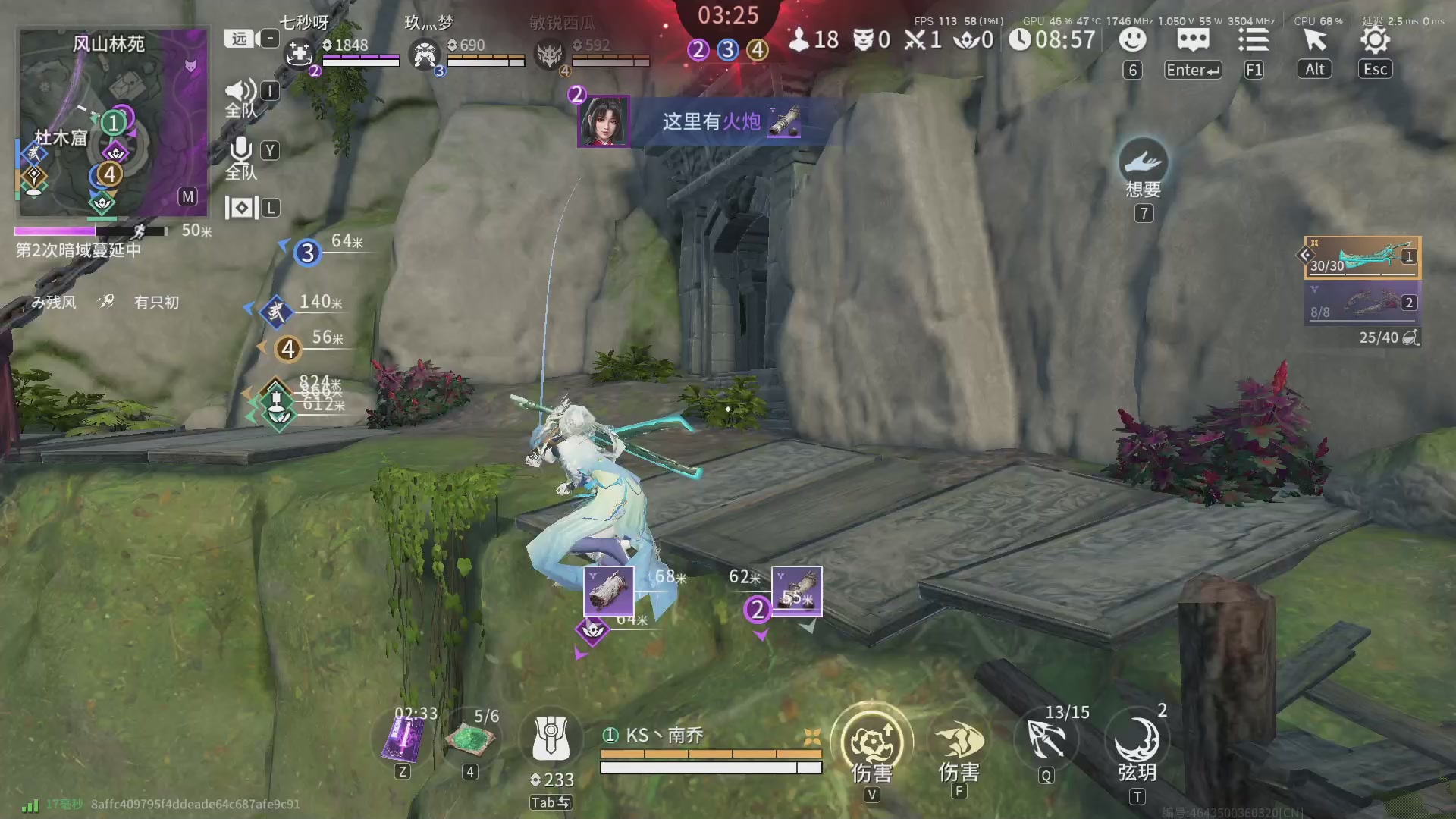1456x819 pixels.
Task: Unleash the 弦玥 ultimate (T) icon
Action: click(1137, 739)
